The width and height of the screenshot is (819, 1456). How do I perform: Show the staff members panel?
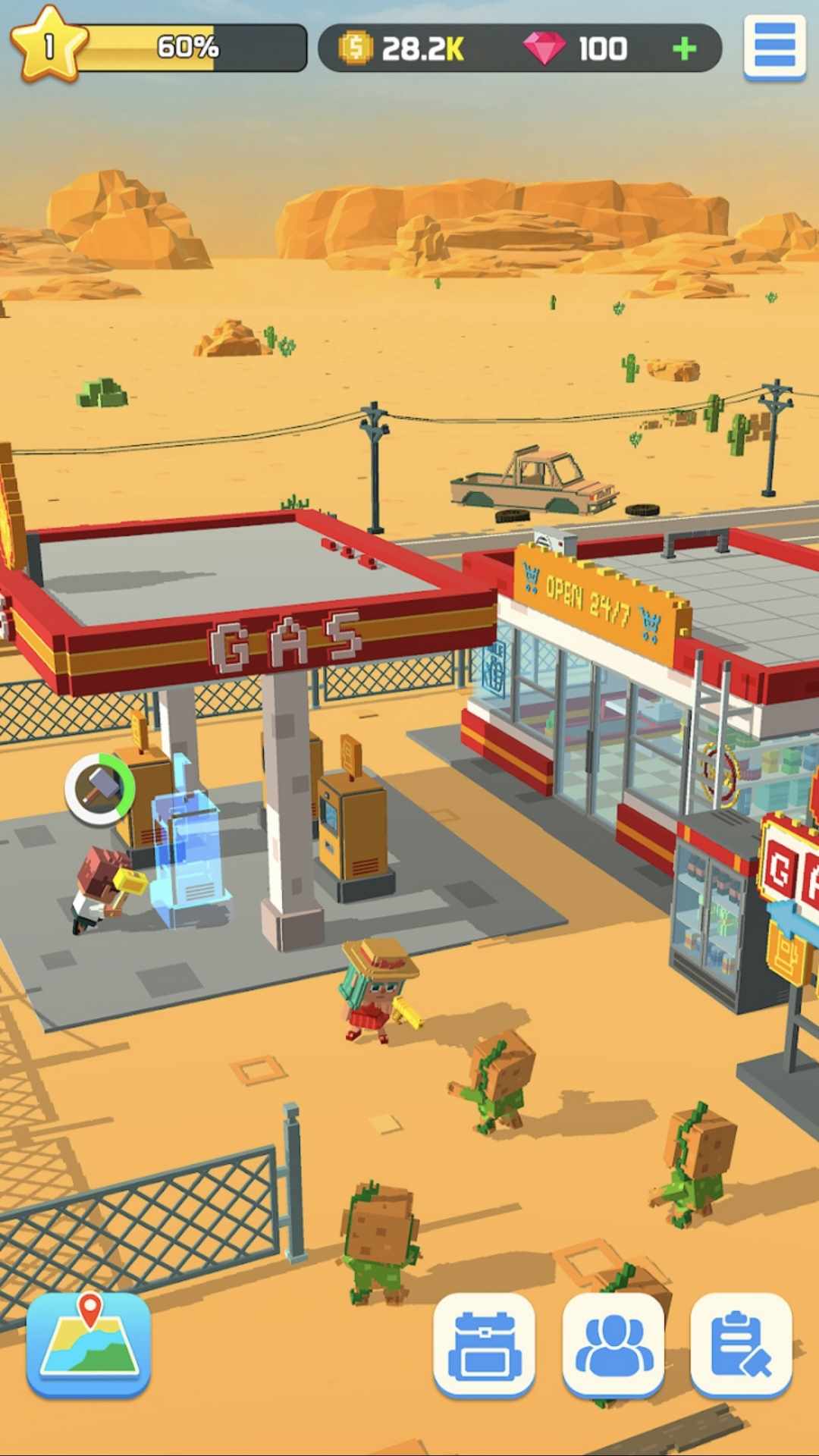(x=613, y=1345)
